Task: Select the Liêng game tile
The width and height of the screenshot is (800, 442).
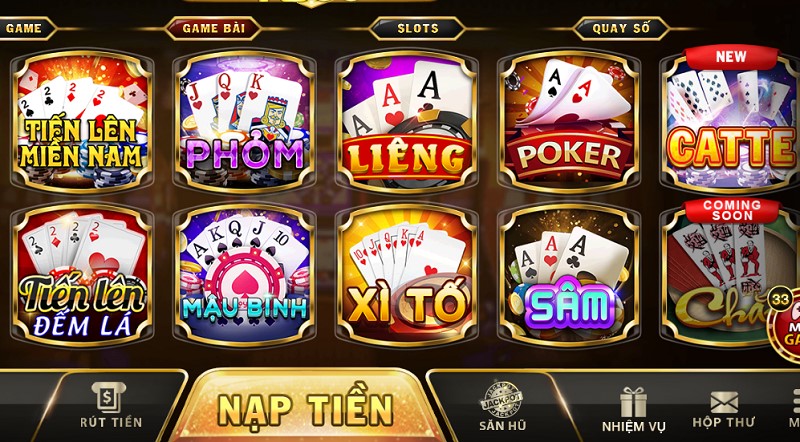Action: pos(406,118)
